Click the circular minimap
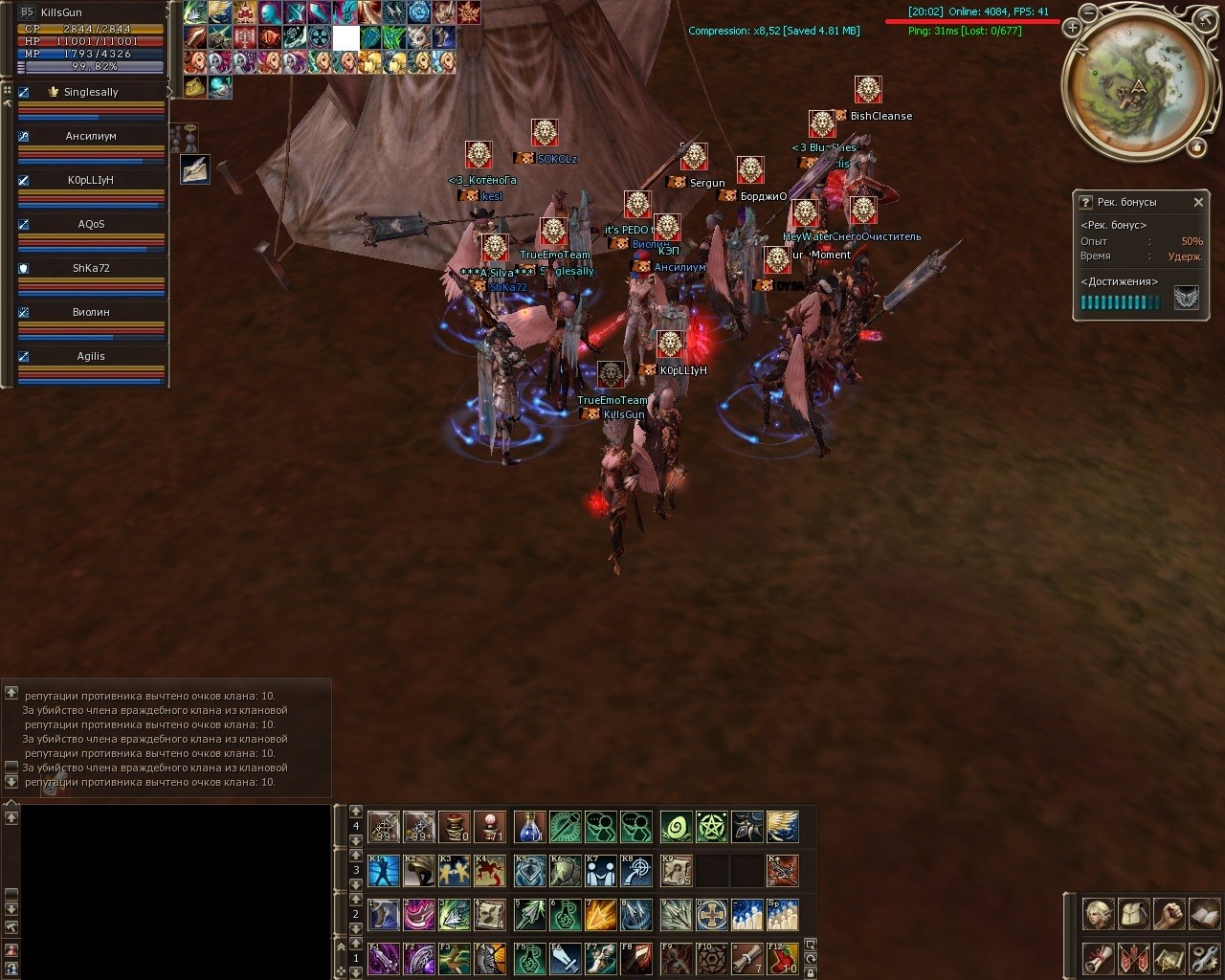Screen dimensions: 1225x980 pyautogui.click(x=1138, y=87)
